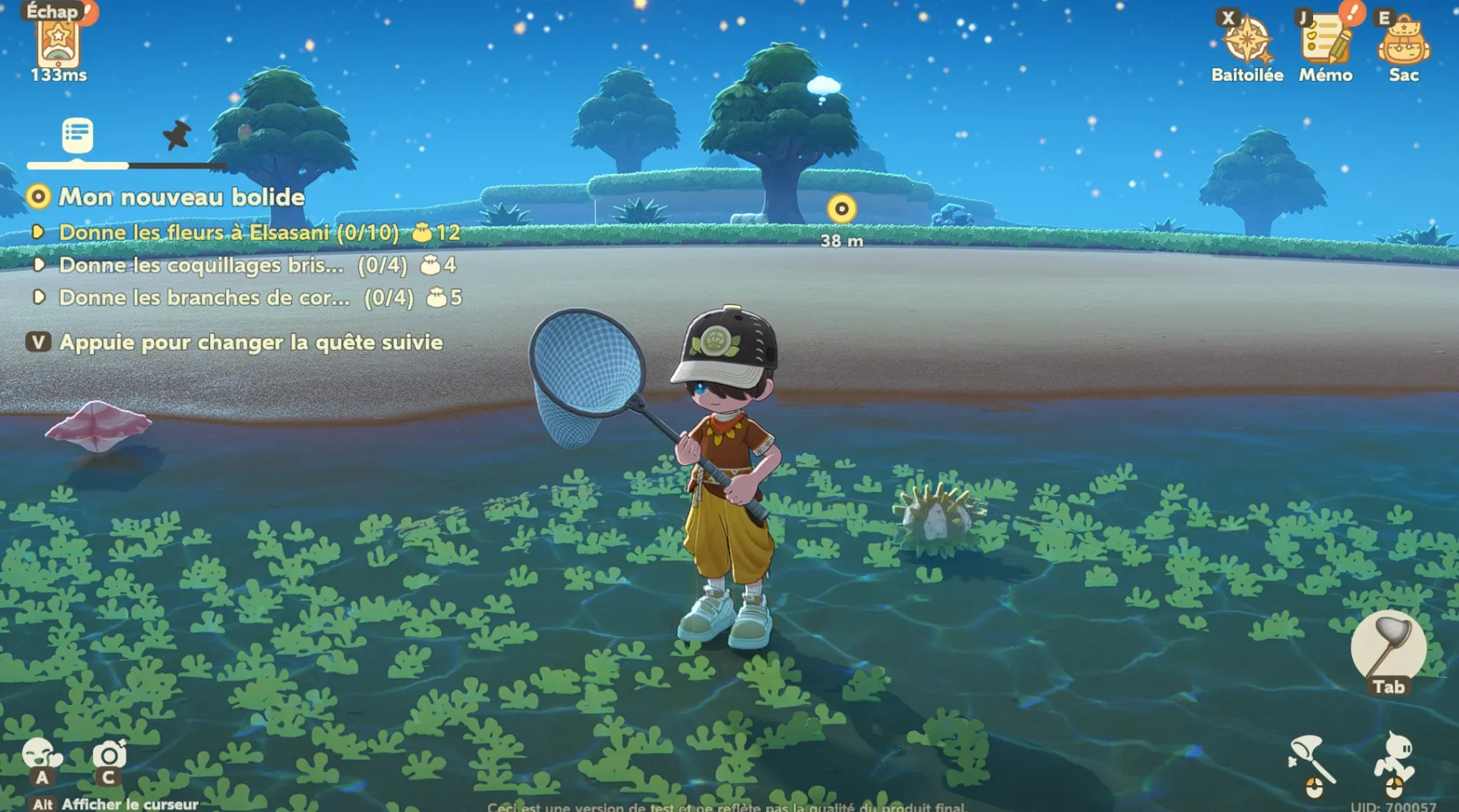Select the "Mon nouveau bolide" quest title
Screen dimensions: 1459x812
pos(182,197)
